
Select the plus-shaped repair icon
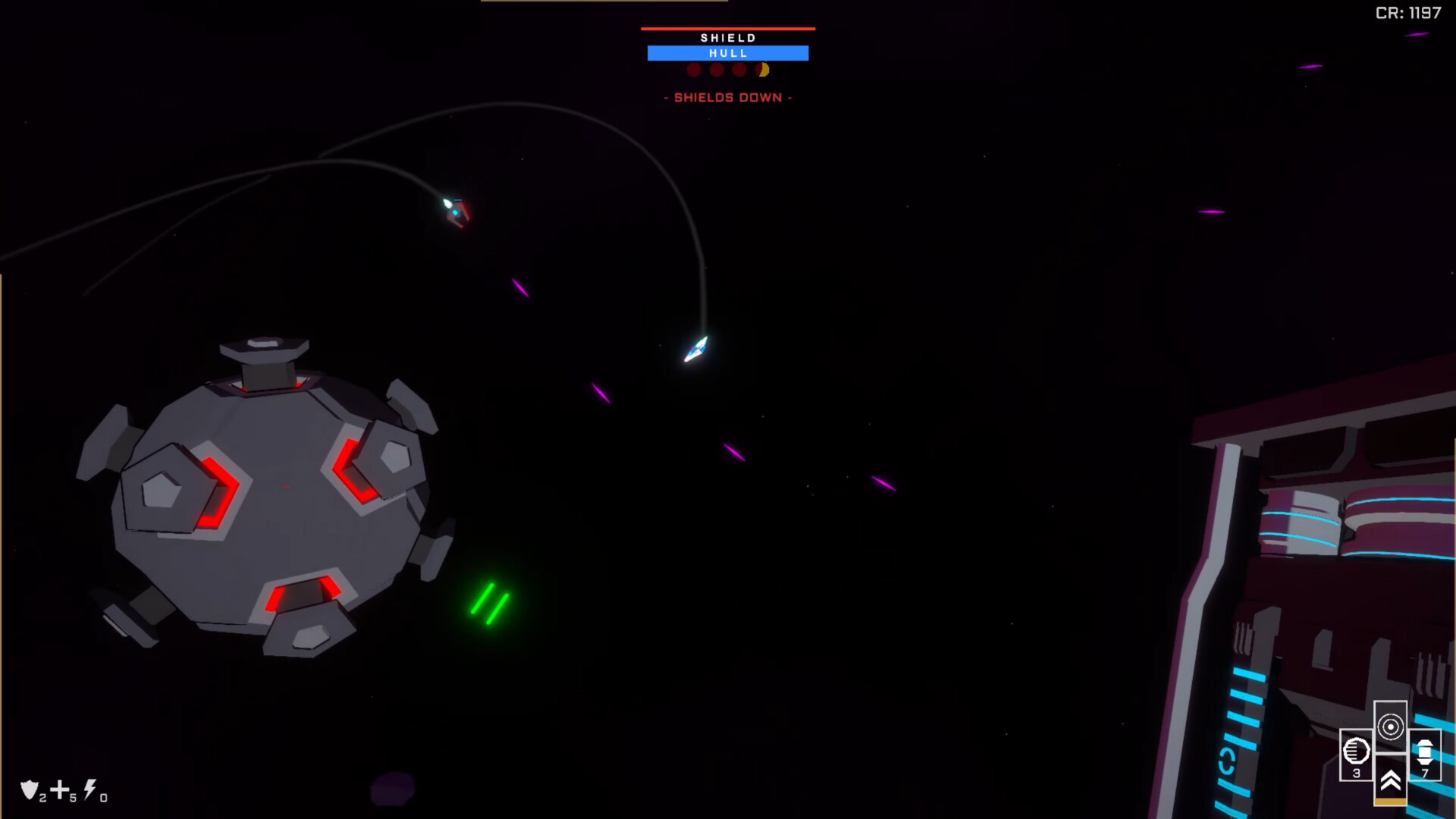(x=60, y=790)
